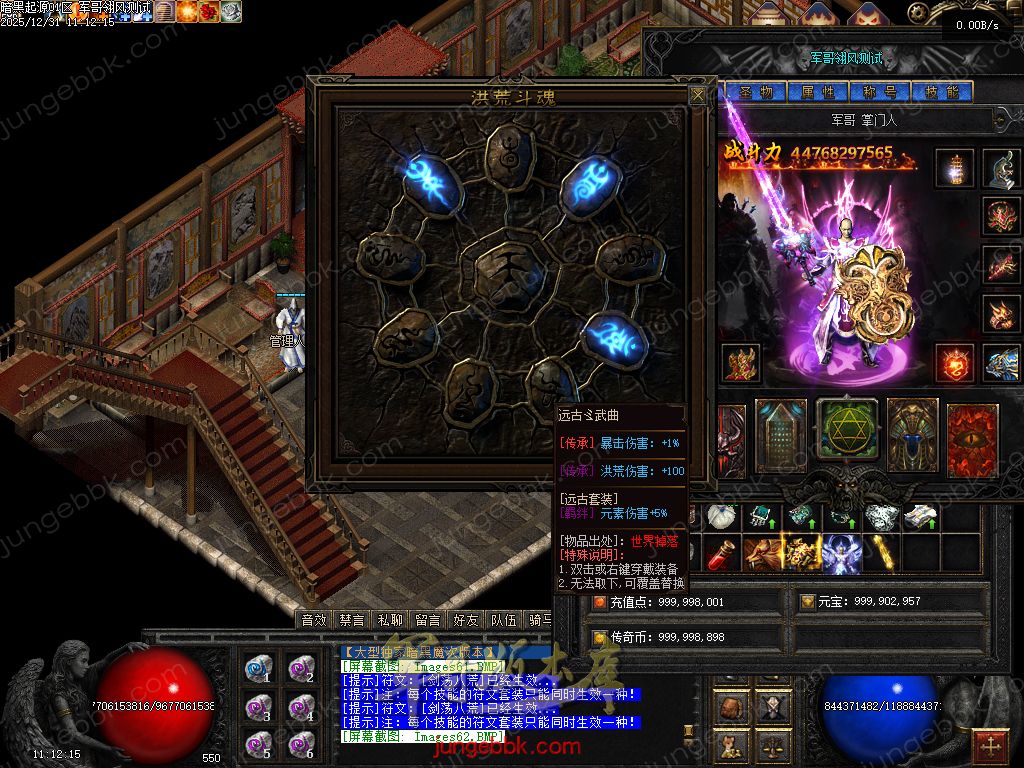This screenshot has height=768, width=1024.
Task: Open the 好友 friends button
Action: pyautogui.click(x=465, y=621)
